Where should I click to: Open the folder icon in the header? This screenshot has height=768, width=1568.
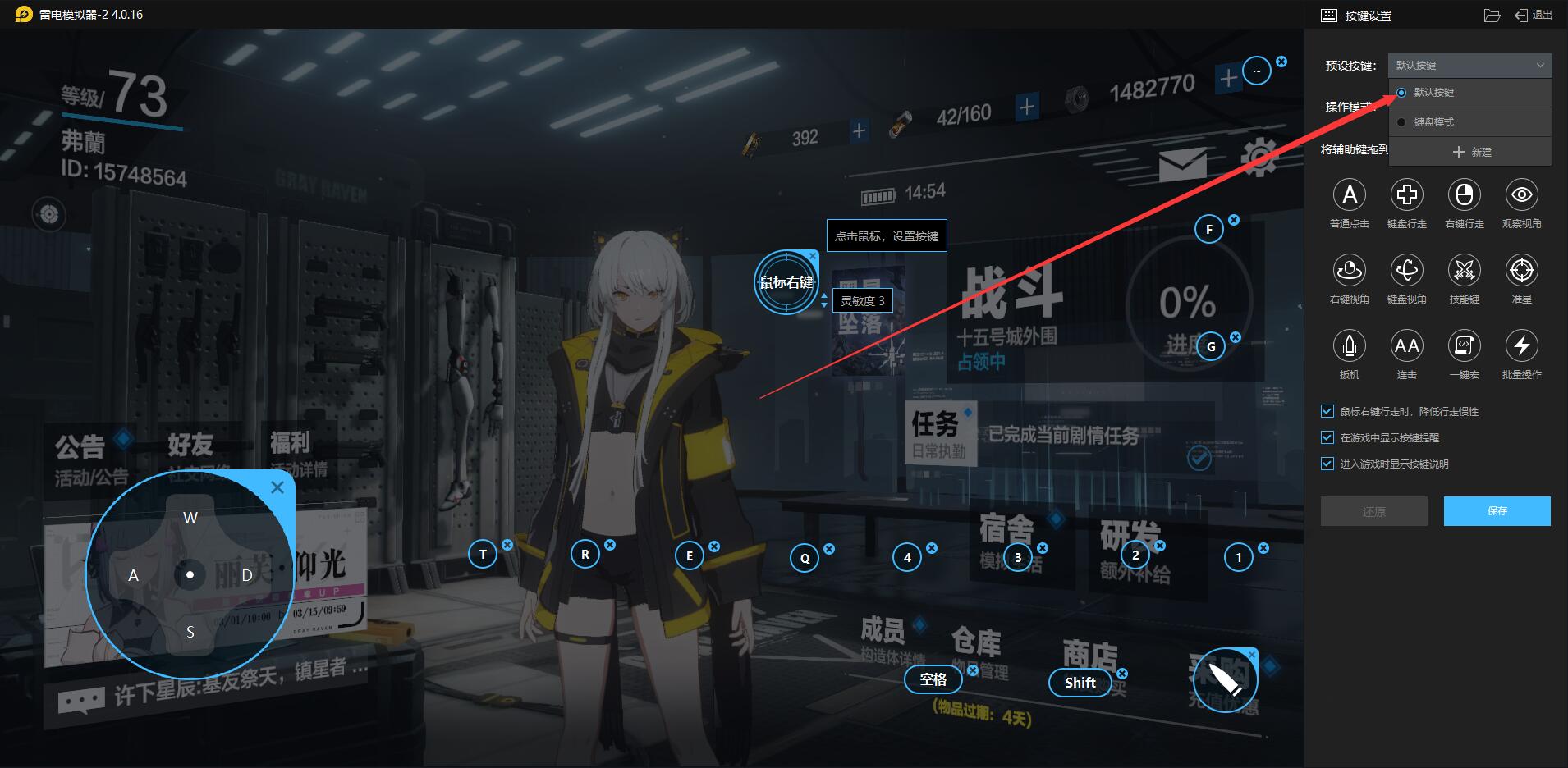(1492, 16)
